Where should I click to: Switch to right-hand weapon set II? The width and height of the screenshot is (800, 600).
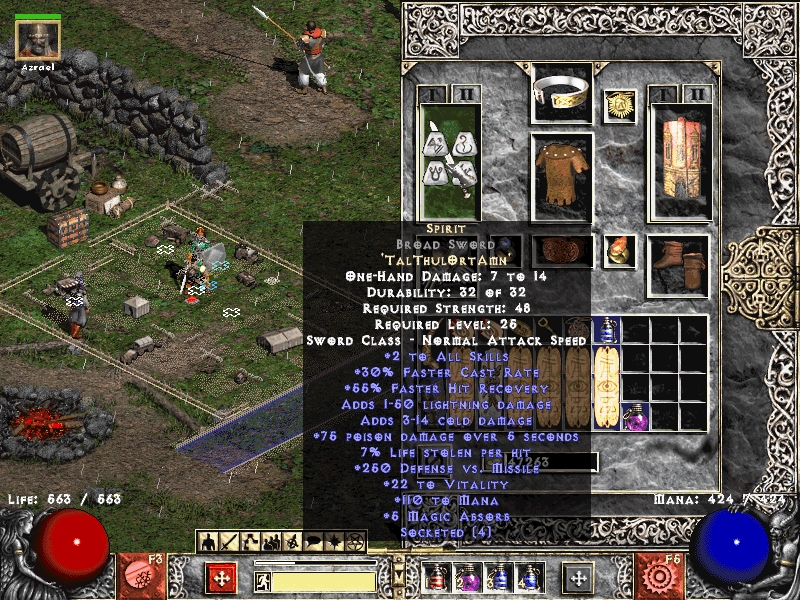698,94
